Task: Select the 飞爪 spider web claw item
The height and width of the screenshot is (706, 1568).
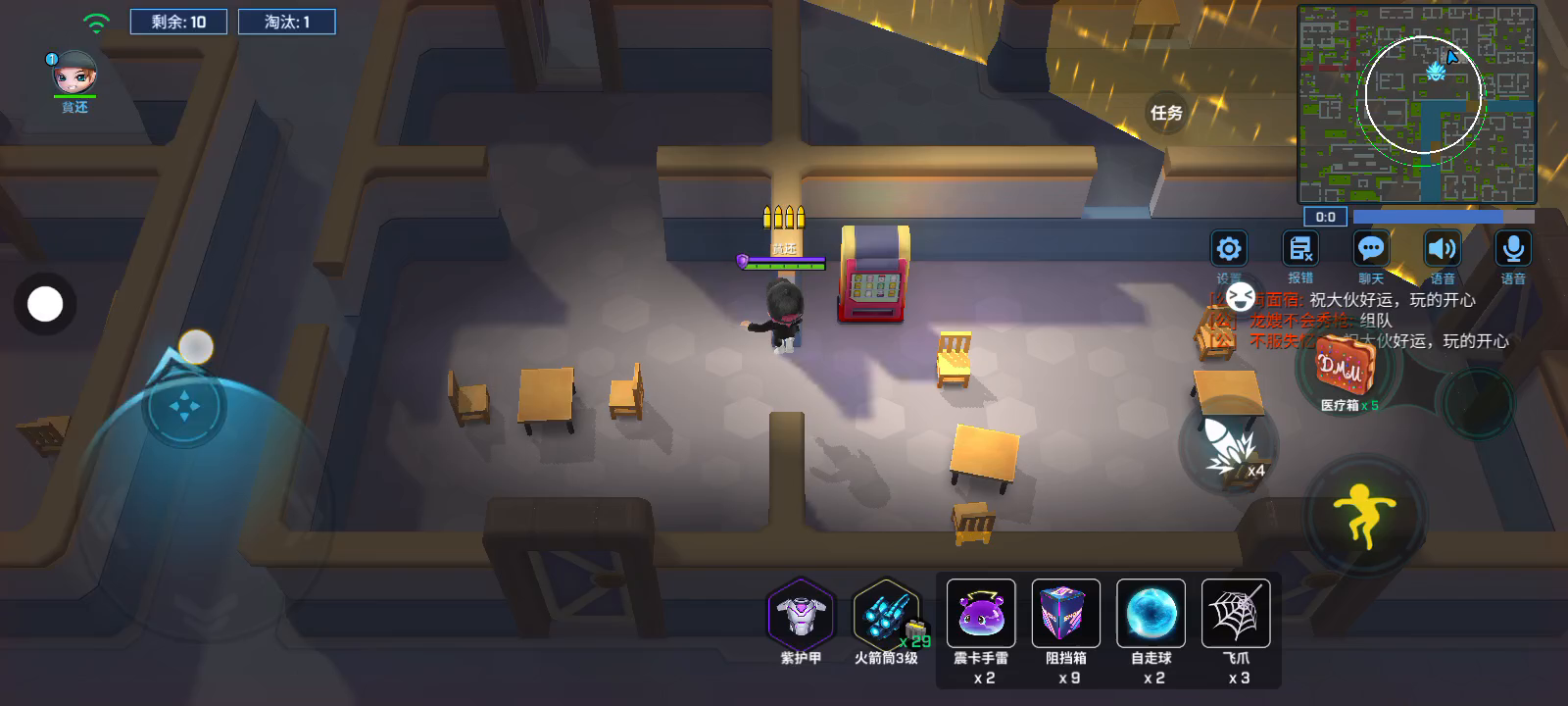Action: point(1237,615)
